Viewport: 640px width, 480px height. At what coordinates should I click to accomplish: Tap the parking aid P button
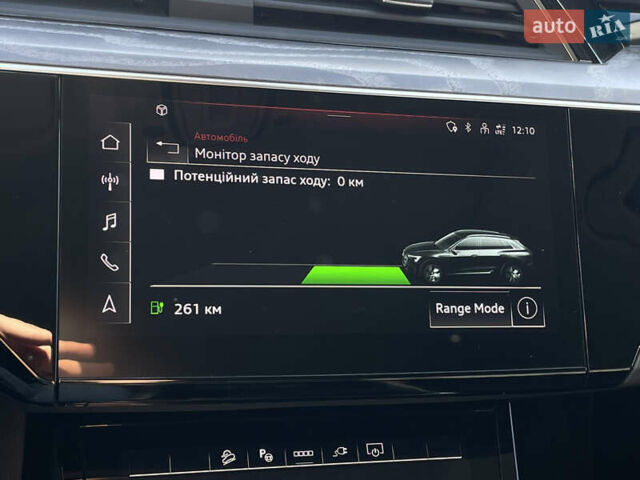click(266, 455)
